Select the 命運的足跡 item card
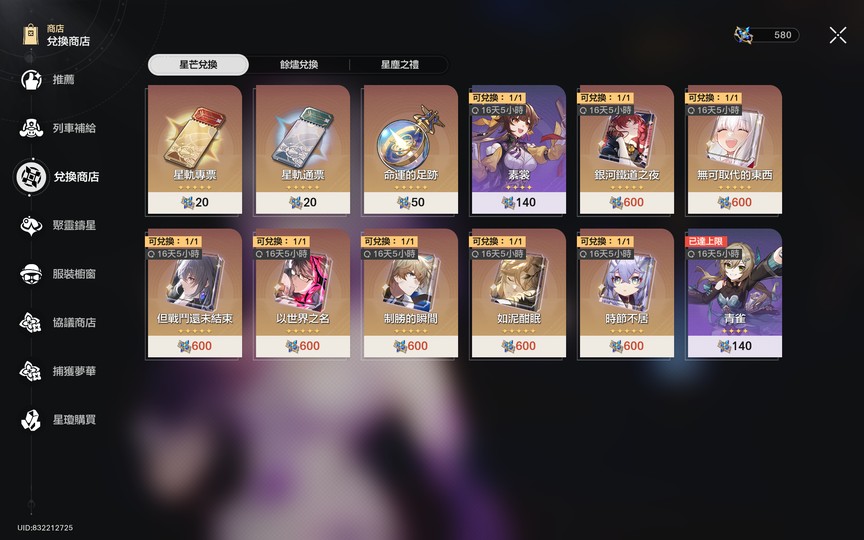The image size is (864, 540). [410, 148]
